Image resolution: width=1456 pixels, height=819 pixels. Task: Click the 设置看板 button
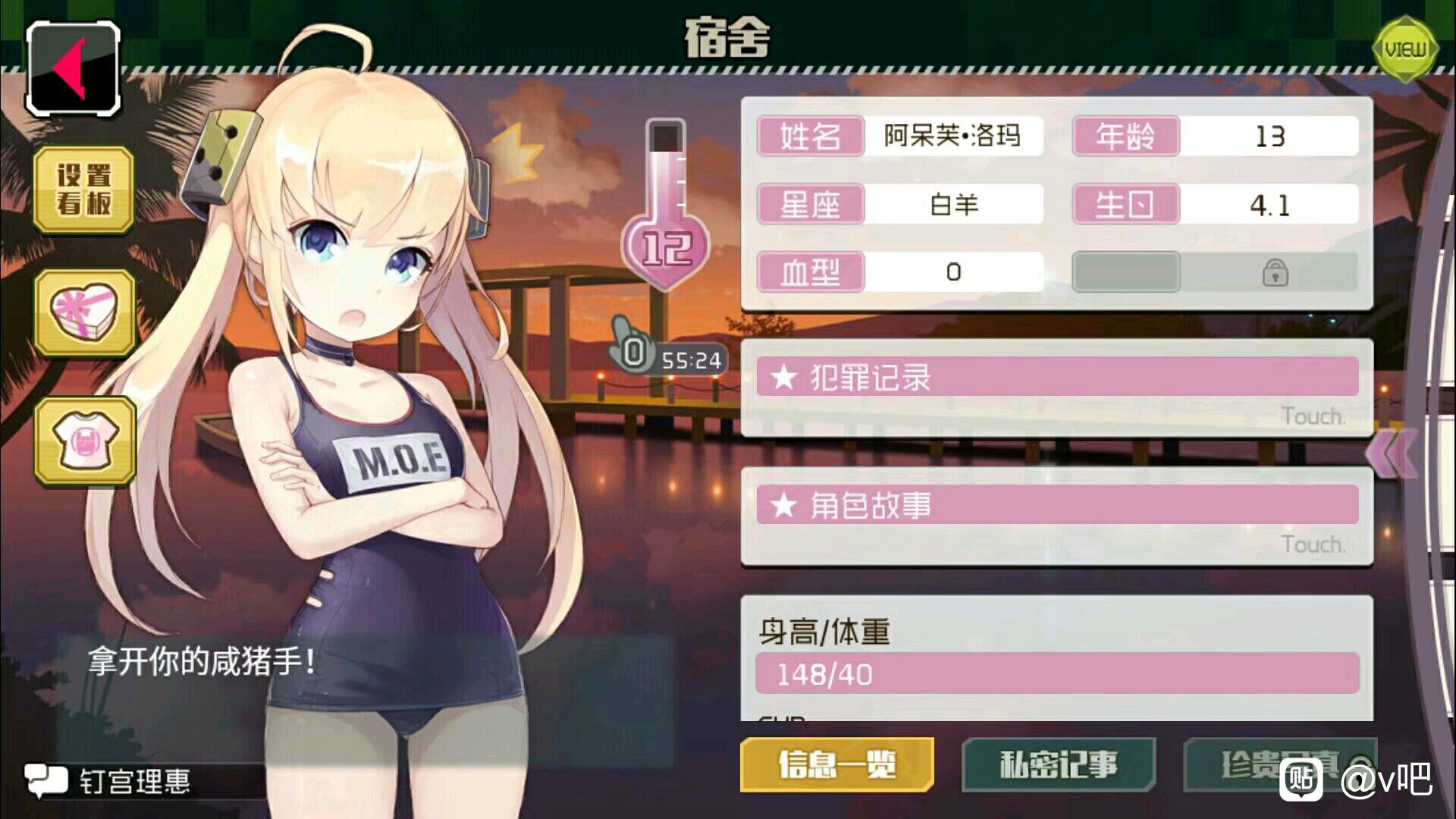[x=84, y=190]
